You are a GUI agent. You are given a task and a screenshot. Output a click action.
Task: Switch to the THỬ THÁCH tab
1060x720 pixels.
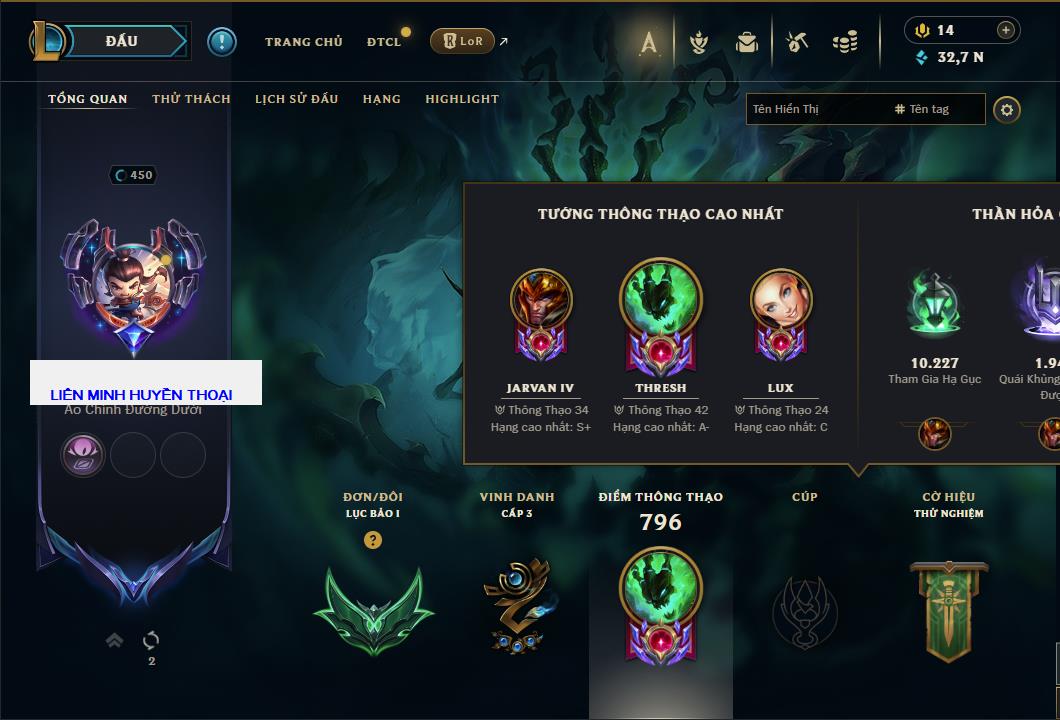191,99
